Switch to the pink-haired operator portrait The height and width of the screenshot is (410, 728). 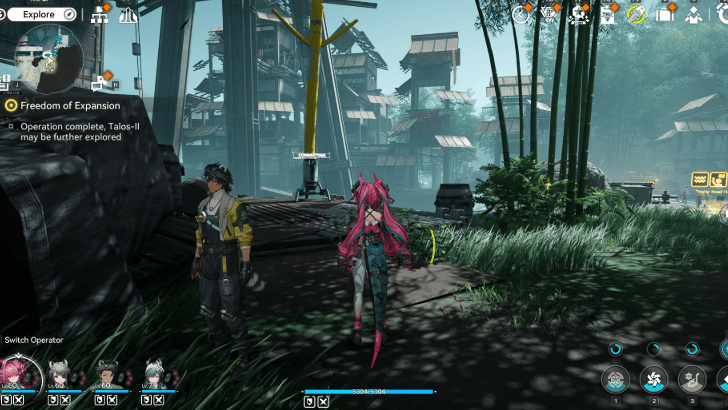point(16,375)
